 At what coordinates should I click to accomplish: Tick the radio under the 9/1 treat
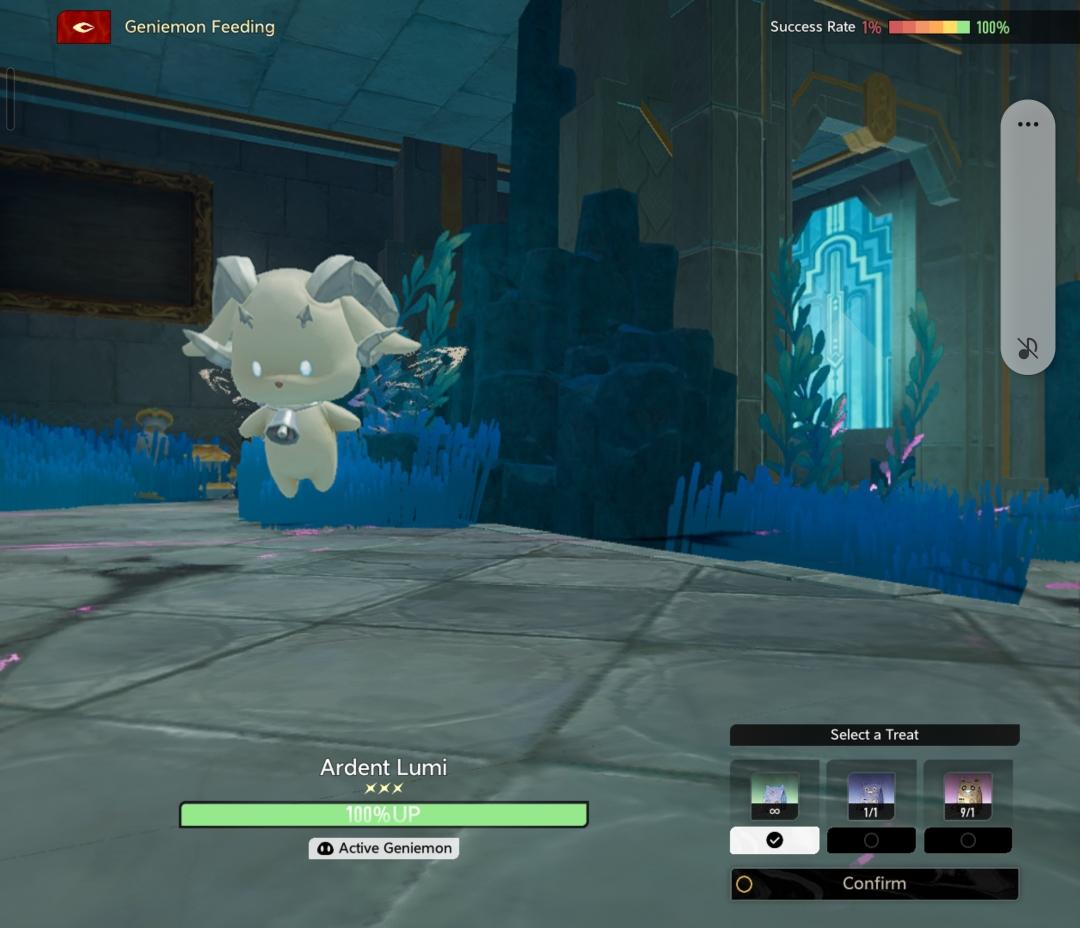coord(968,841)
